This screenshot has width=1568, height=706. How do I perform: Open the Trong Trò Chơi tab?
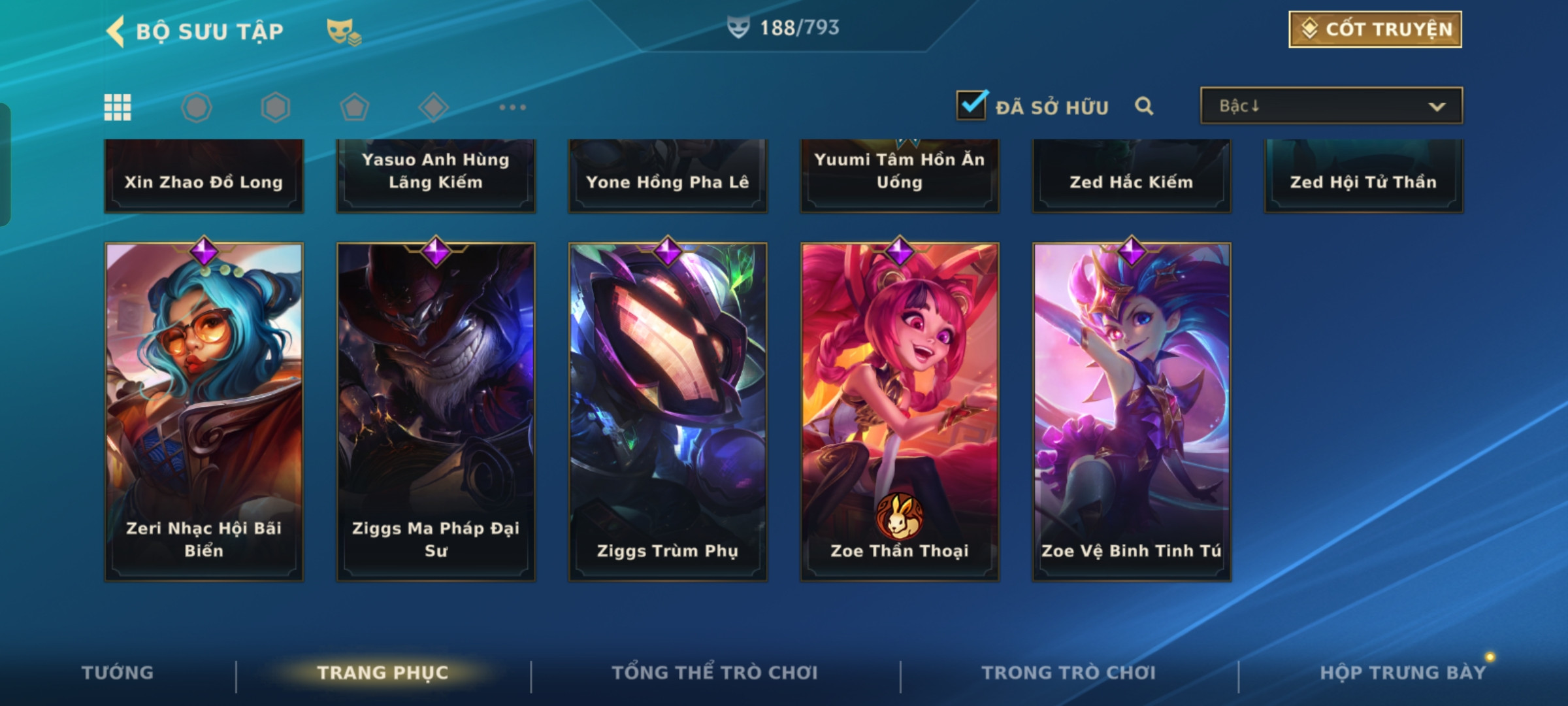(x=1069, y=673)
